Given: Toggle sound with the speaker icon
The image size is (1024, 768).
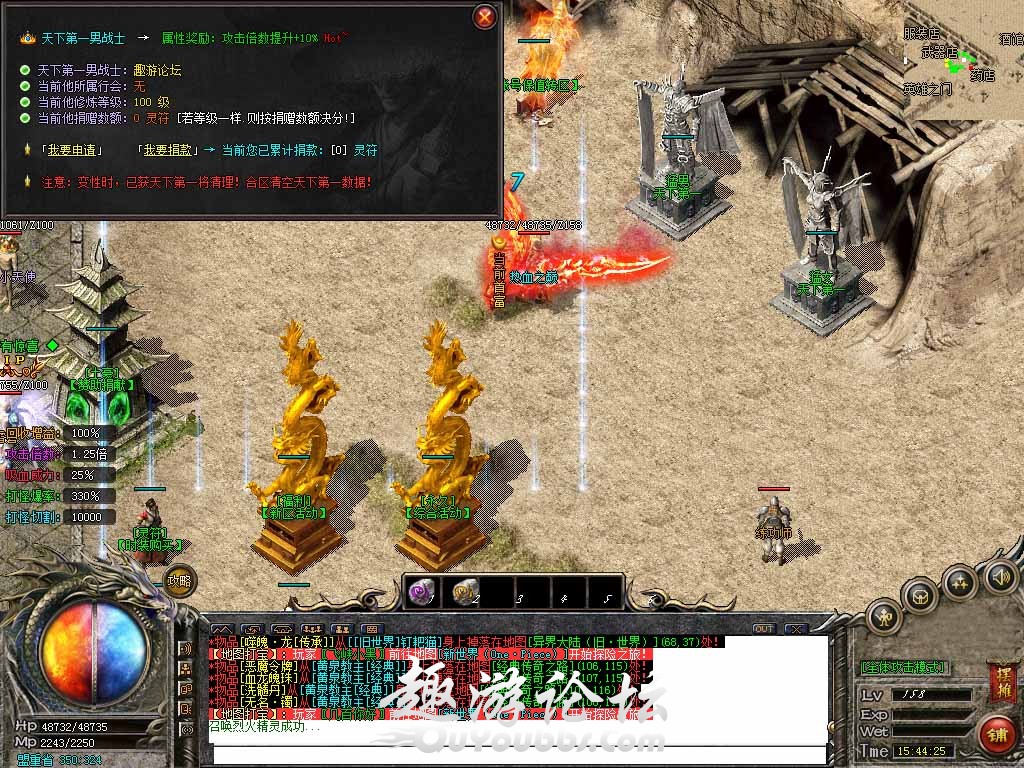Looking at the screenshot, I should point(1000,577).
